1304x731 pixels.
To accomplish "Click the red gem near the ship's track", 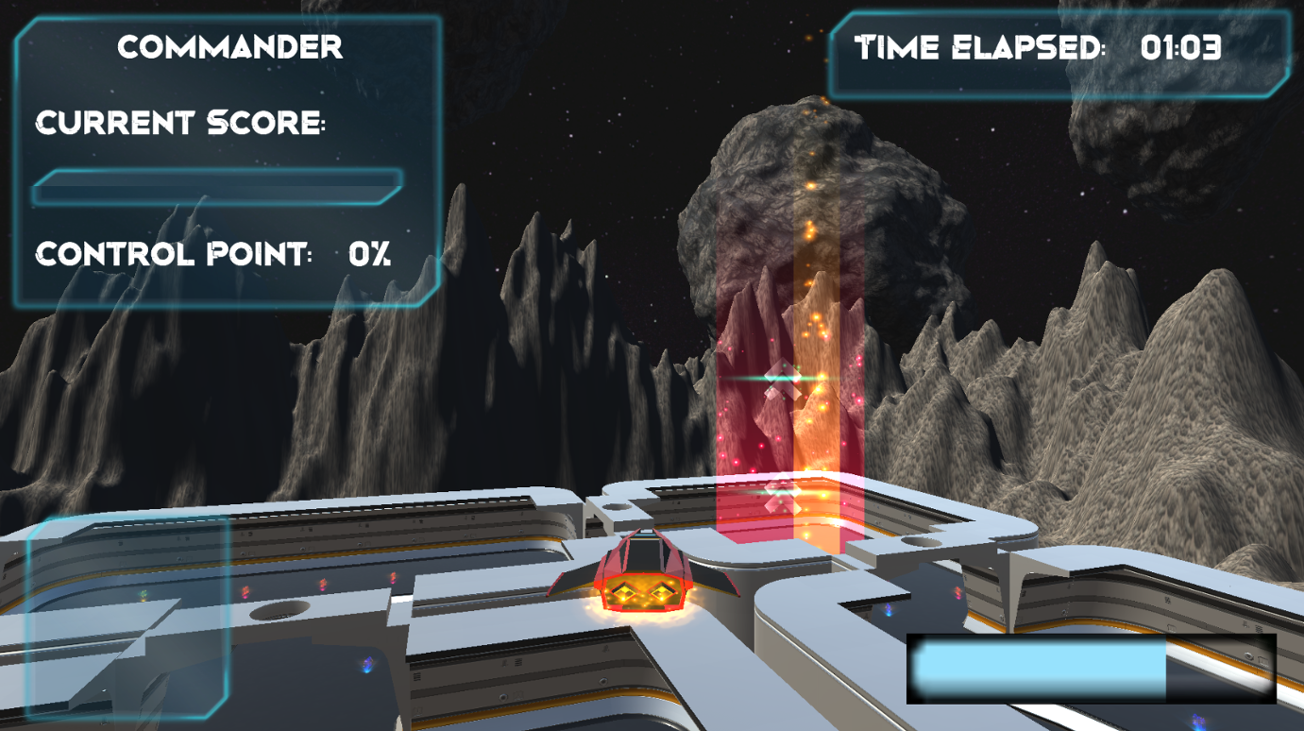I will (393, 576).
